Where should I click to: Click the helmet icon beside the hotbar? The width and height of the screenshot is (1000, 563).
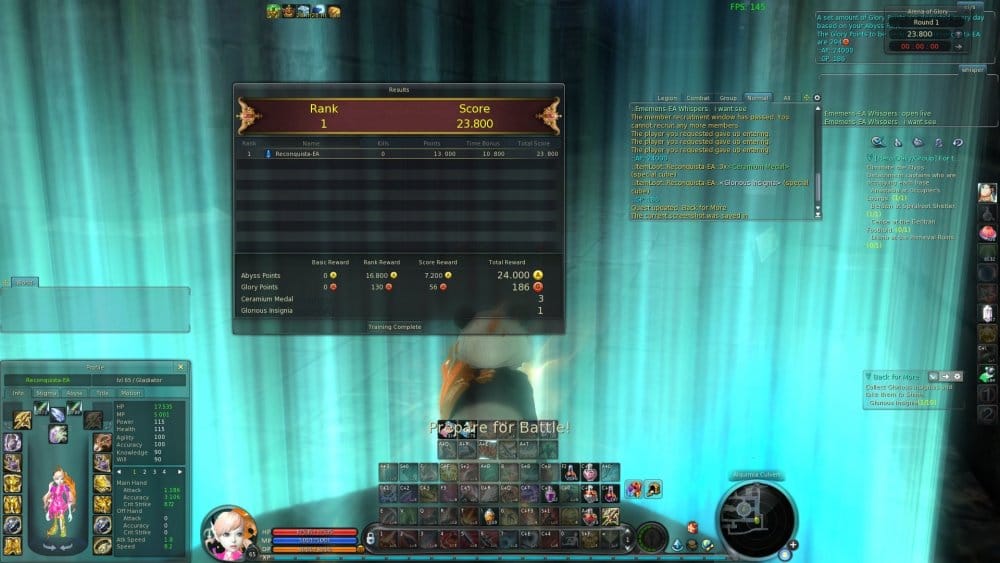[x=652, y=488]
